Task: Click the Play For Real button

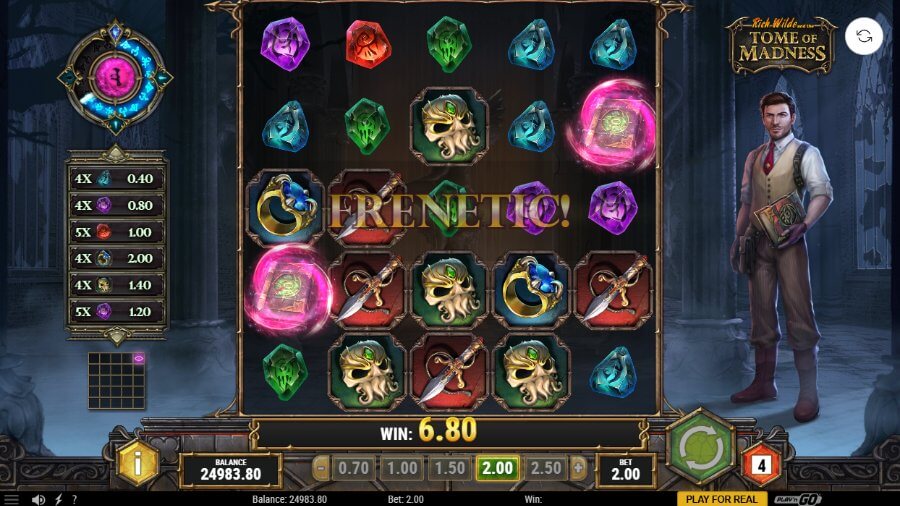Action: click(722, 498)
